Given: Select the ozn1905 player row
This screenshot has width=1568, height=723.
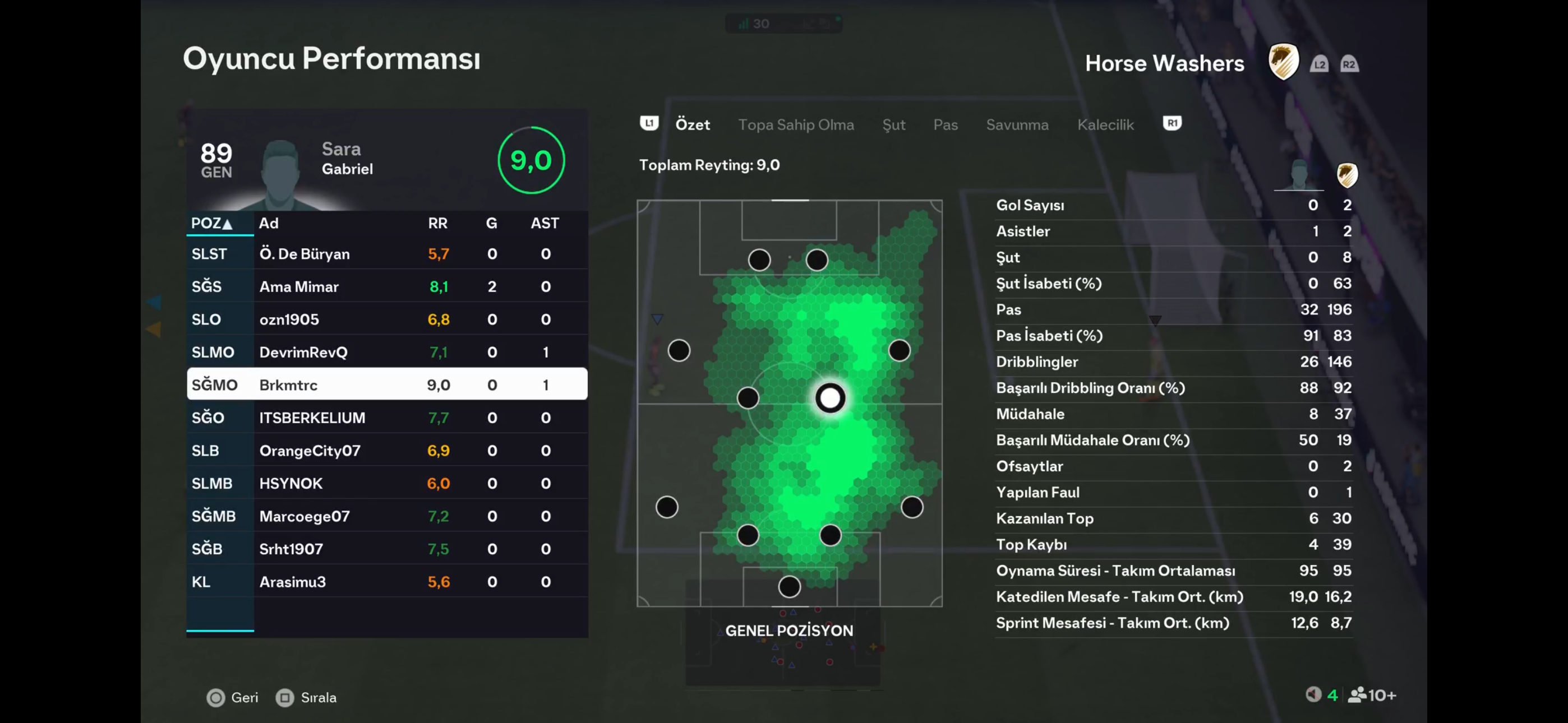Looking at the screenshot, I should (x=386, y=319).
